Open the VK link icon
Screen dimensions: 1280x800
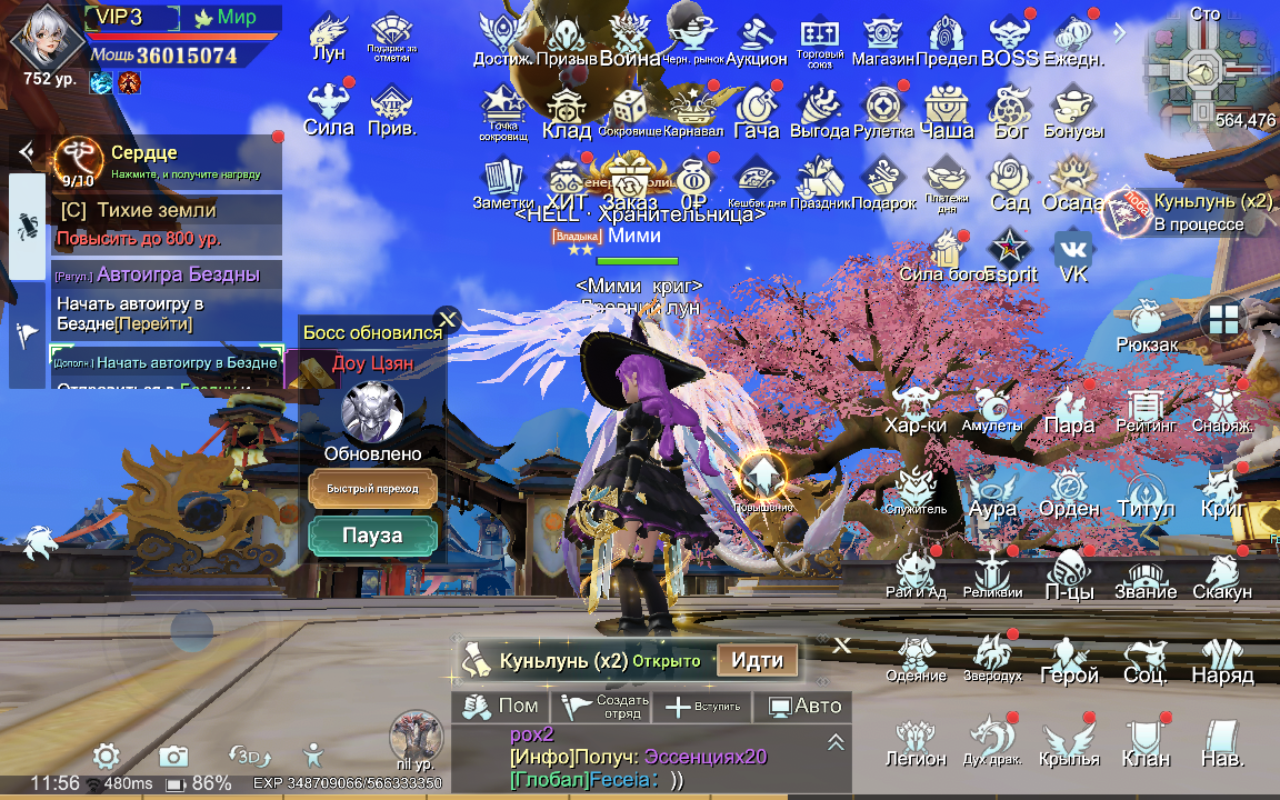pyautogui.click(x=1073, y=255)
